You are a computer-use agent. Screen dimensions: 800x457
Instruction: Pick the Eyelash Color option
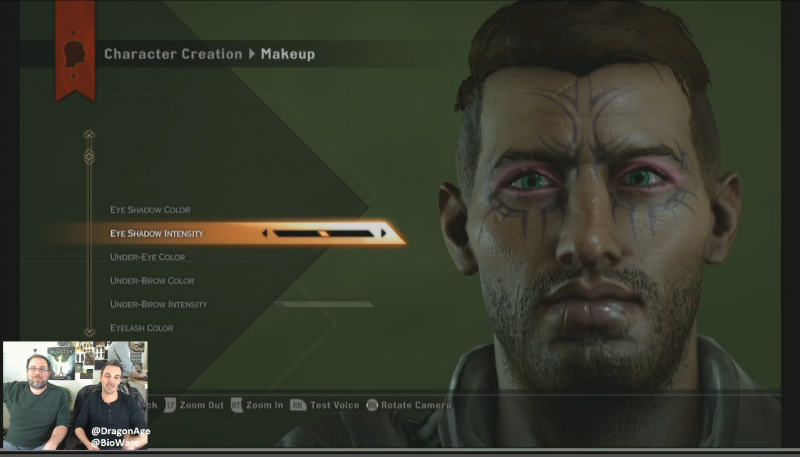coord(141,328)
